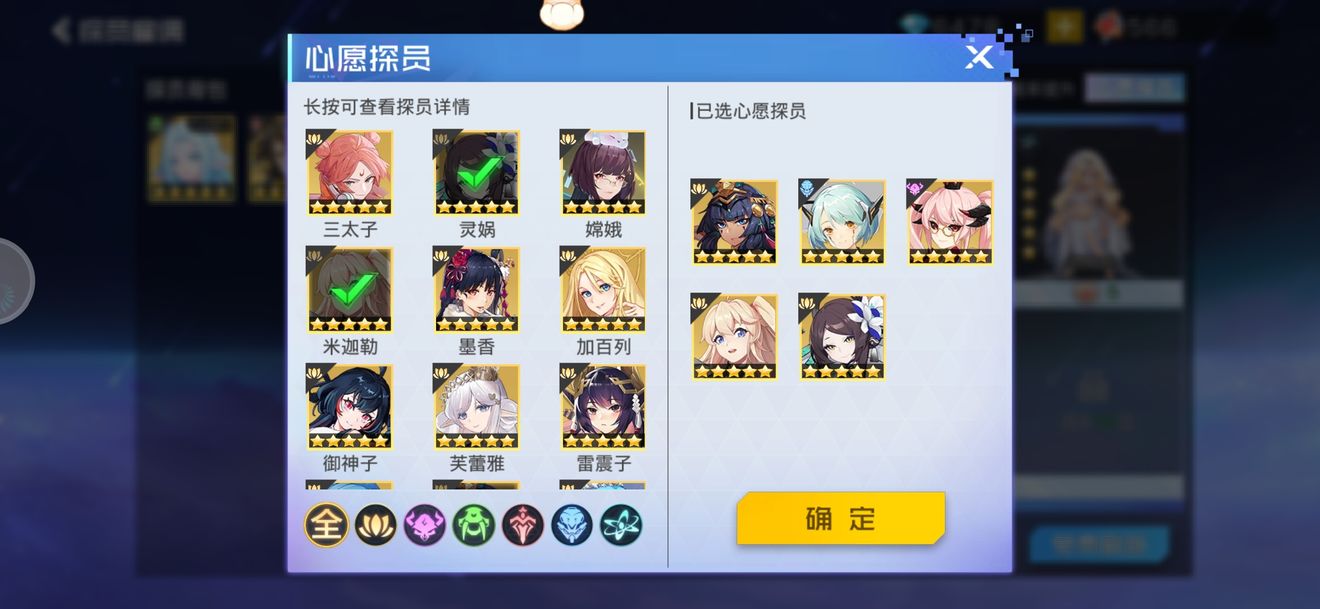This screenshot has height=609, width=1320.
Task: Remove the pink-haired glasses girl from selected
Action: pos(950,222)
